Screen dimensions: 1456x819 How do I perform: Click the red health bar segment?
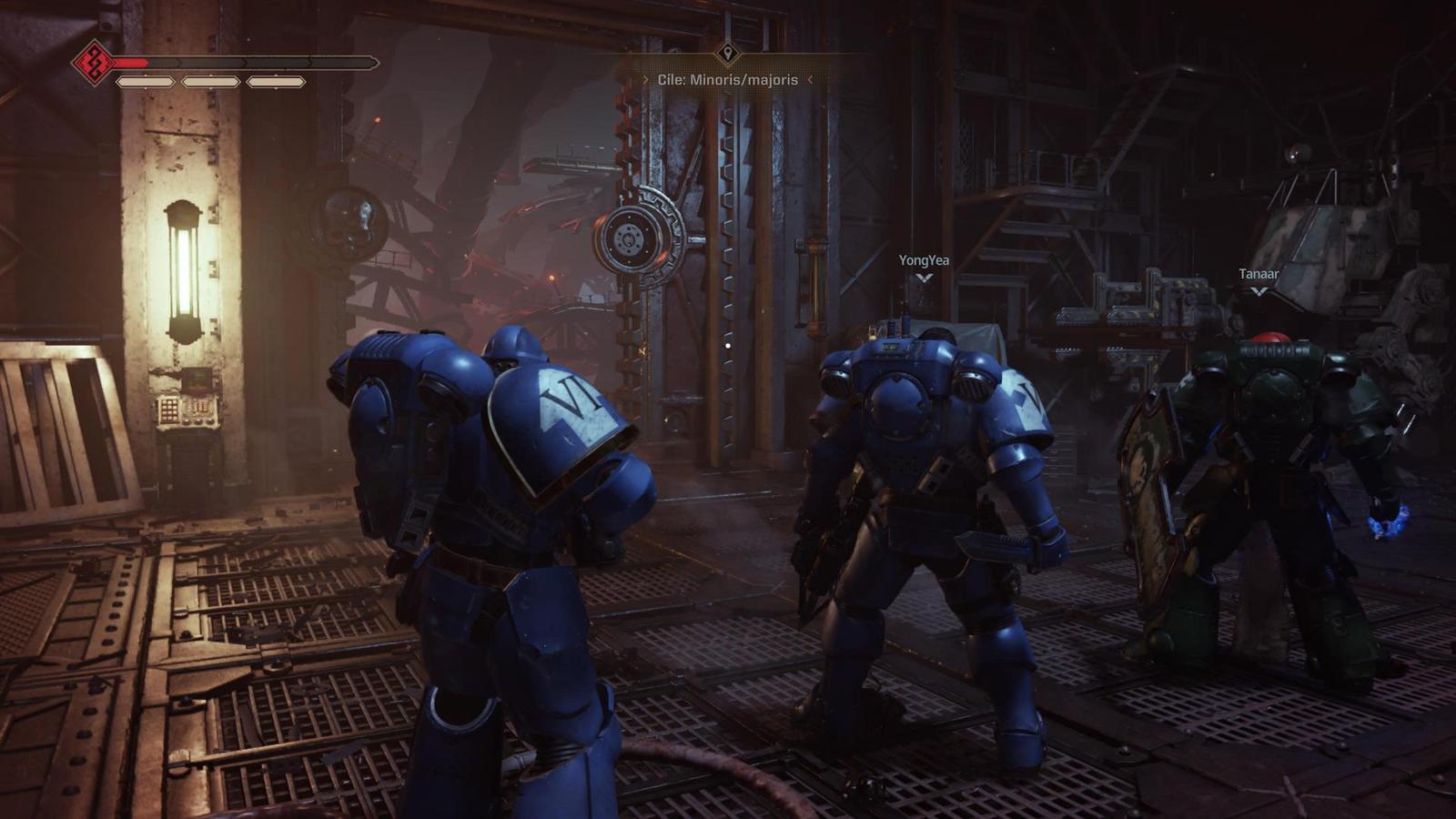tap(132, 62)
